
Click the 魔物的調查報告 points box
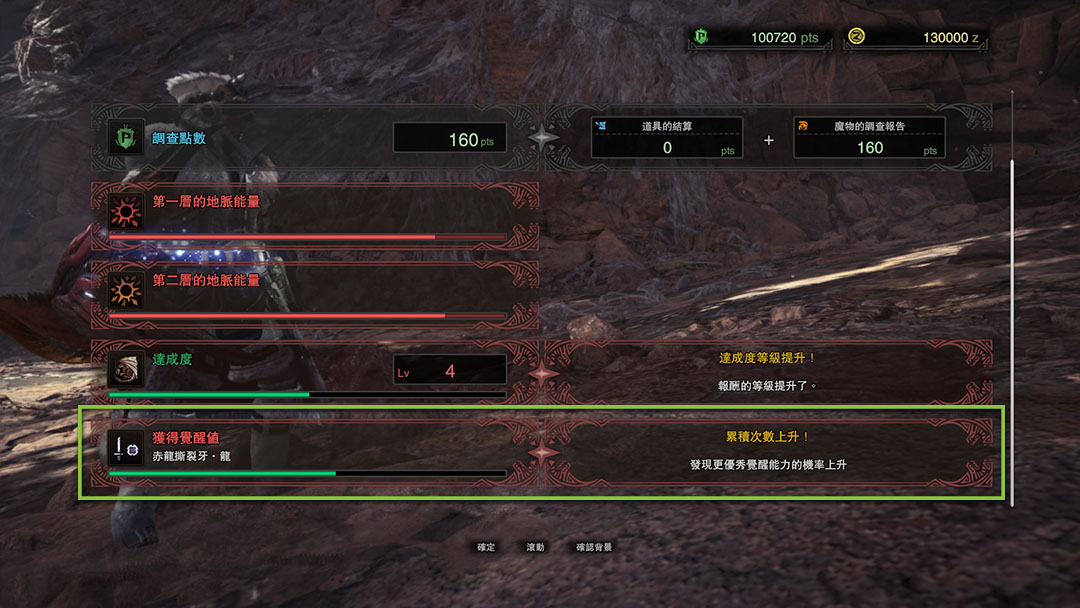pos(869,138)
